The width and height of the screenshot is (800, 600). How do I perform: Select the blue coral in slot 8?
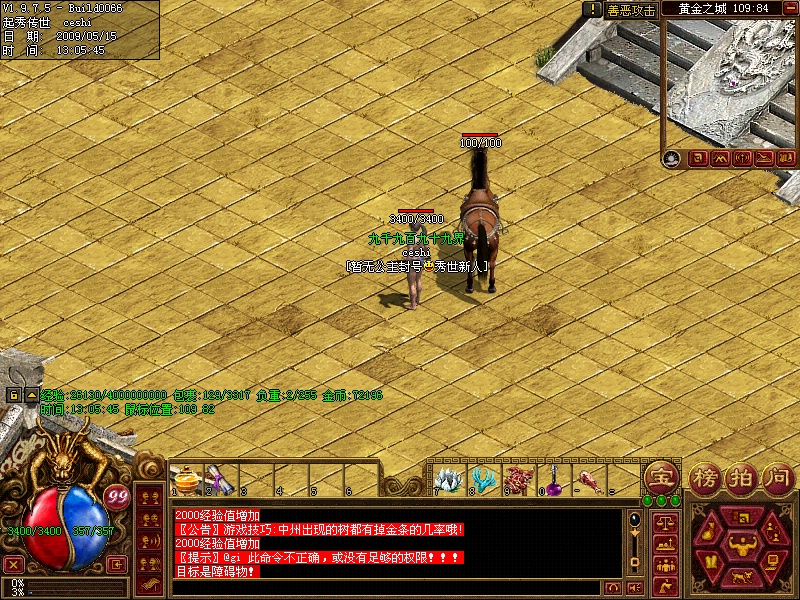(x=483, y=479)
